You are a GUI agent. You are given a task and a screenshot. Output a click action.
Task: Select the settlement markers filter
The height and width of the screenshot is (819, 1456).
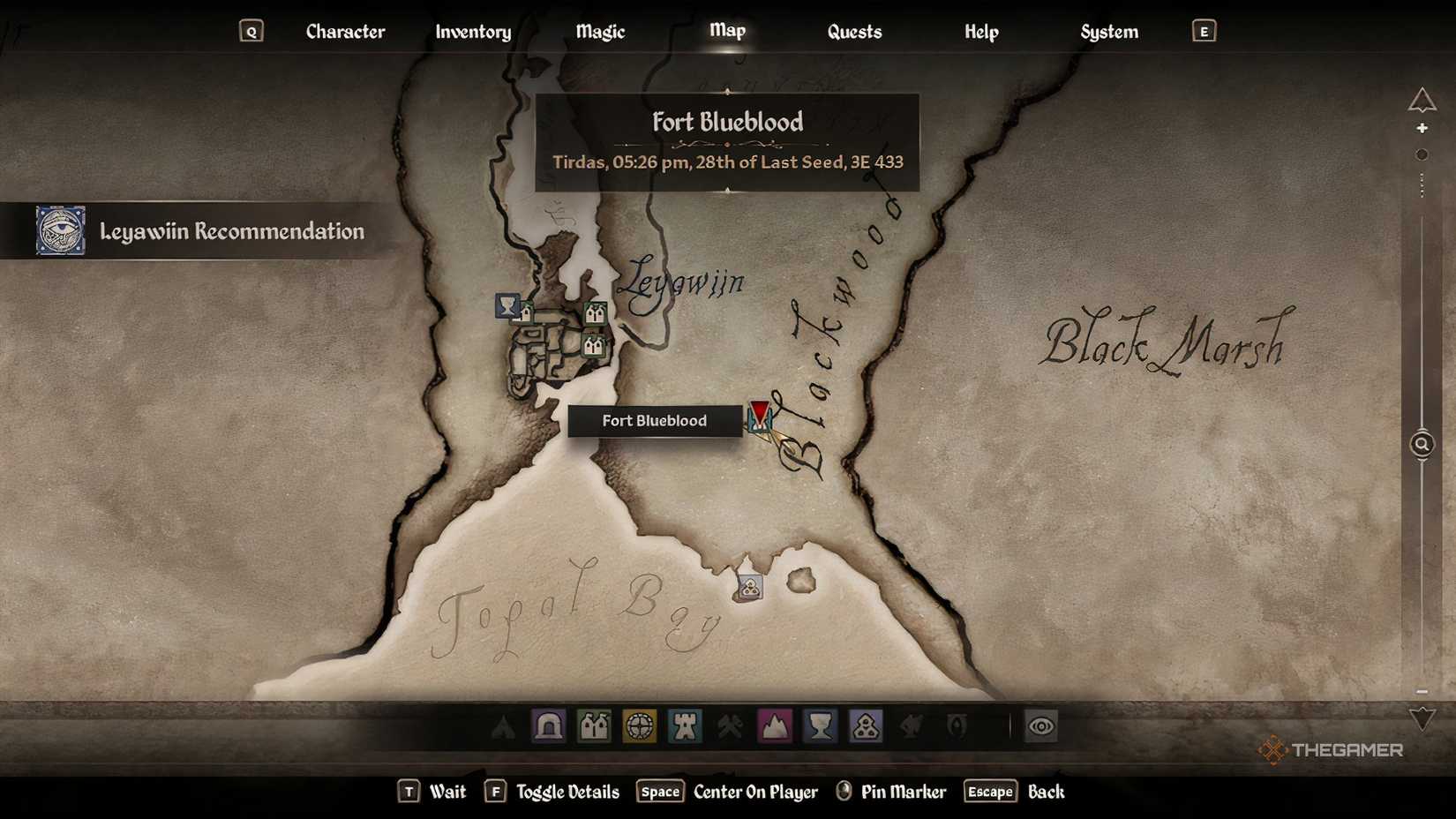point(595,726)
